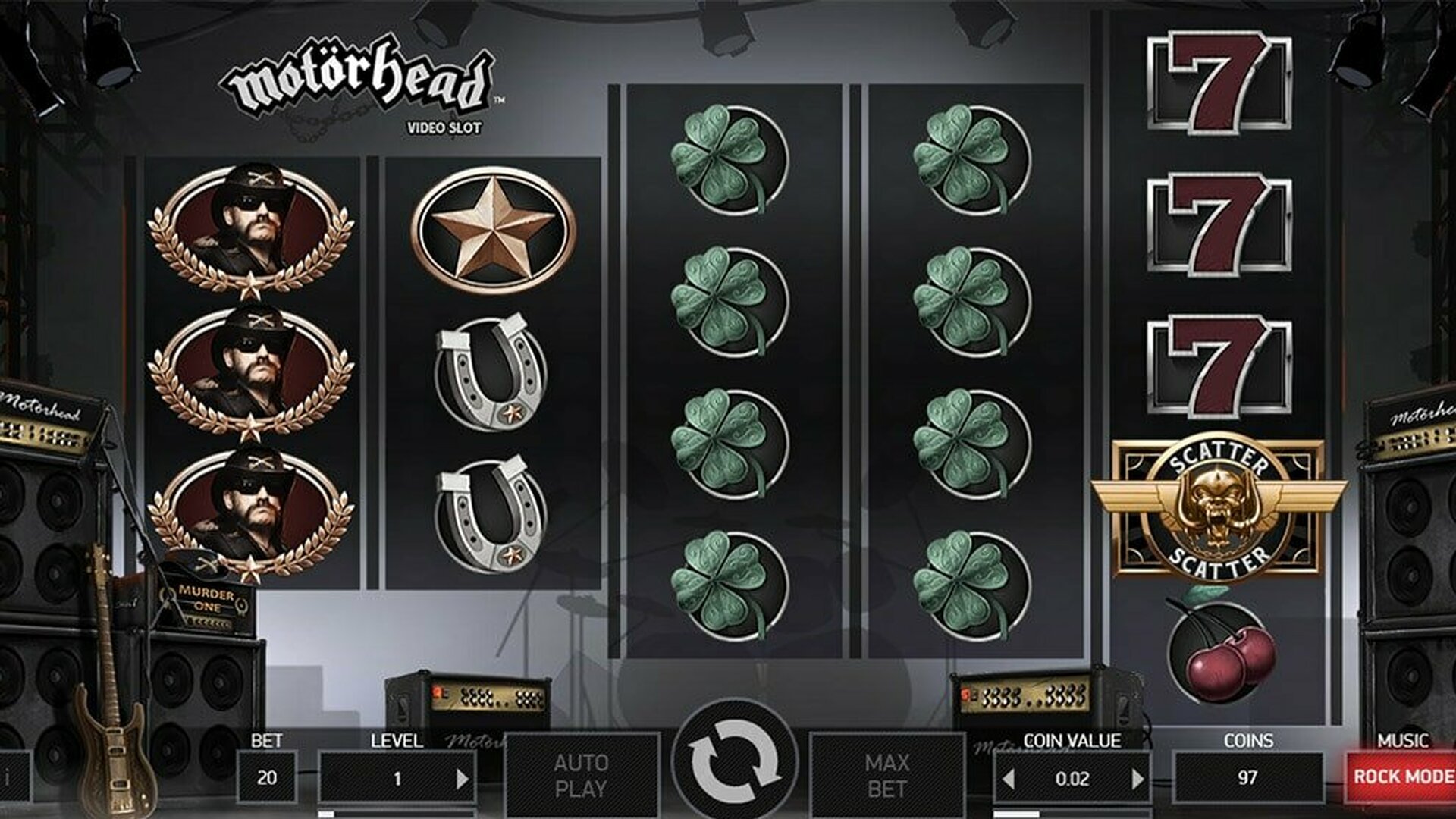
Task: Toggle the Rock Mode music button
Action: click(x=1401, y=777)
